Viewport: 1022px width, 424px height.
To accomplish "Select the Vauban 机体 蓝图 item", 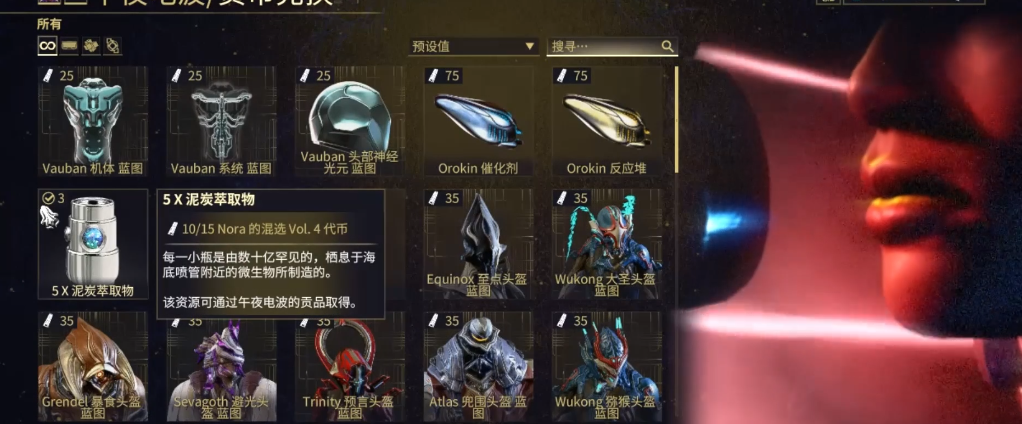I will click(x=93, y=121).
